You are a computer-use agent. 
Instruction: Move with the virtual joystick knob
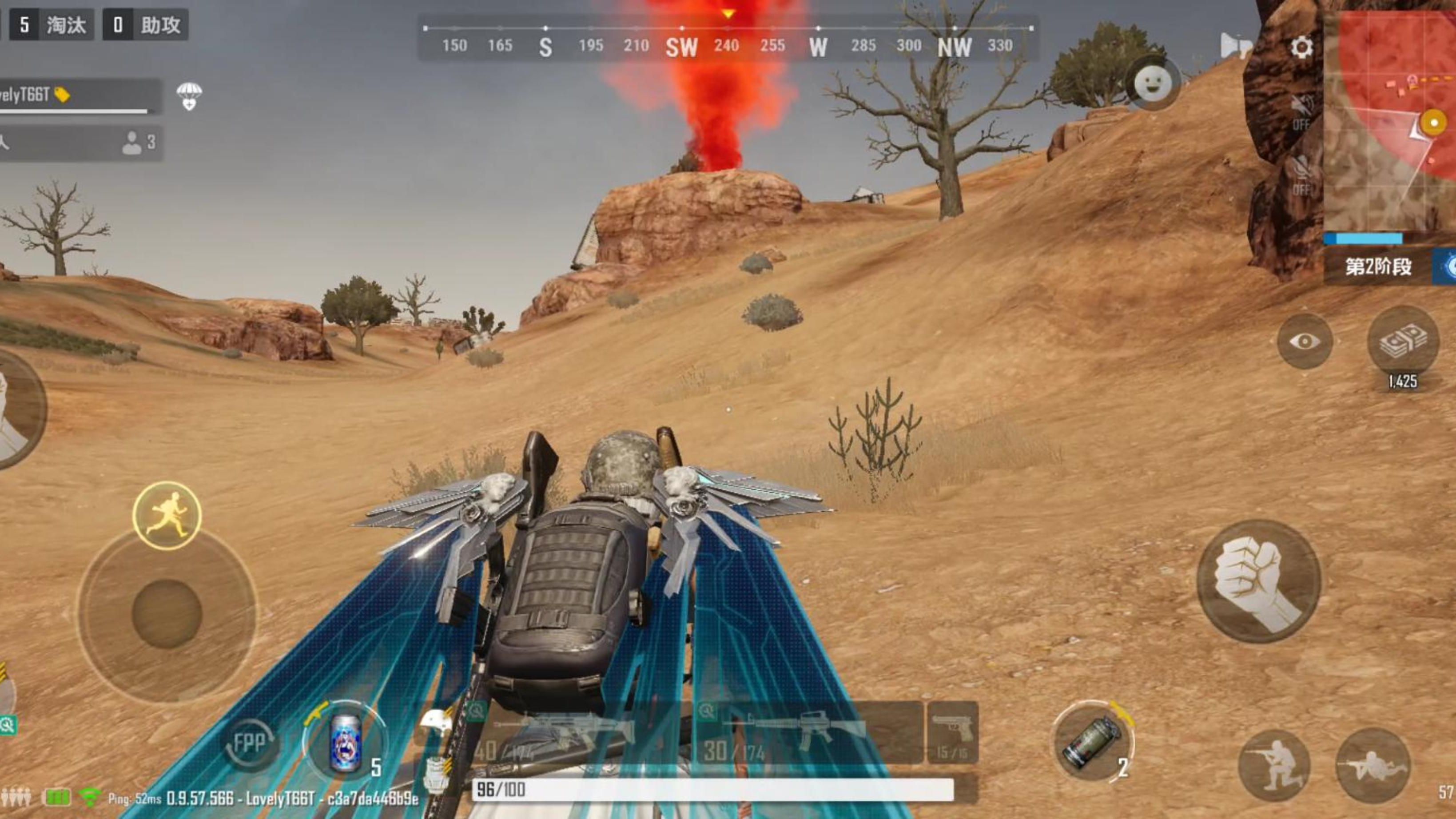[167, 613]
